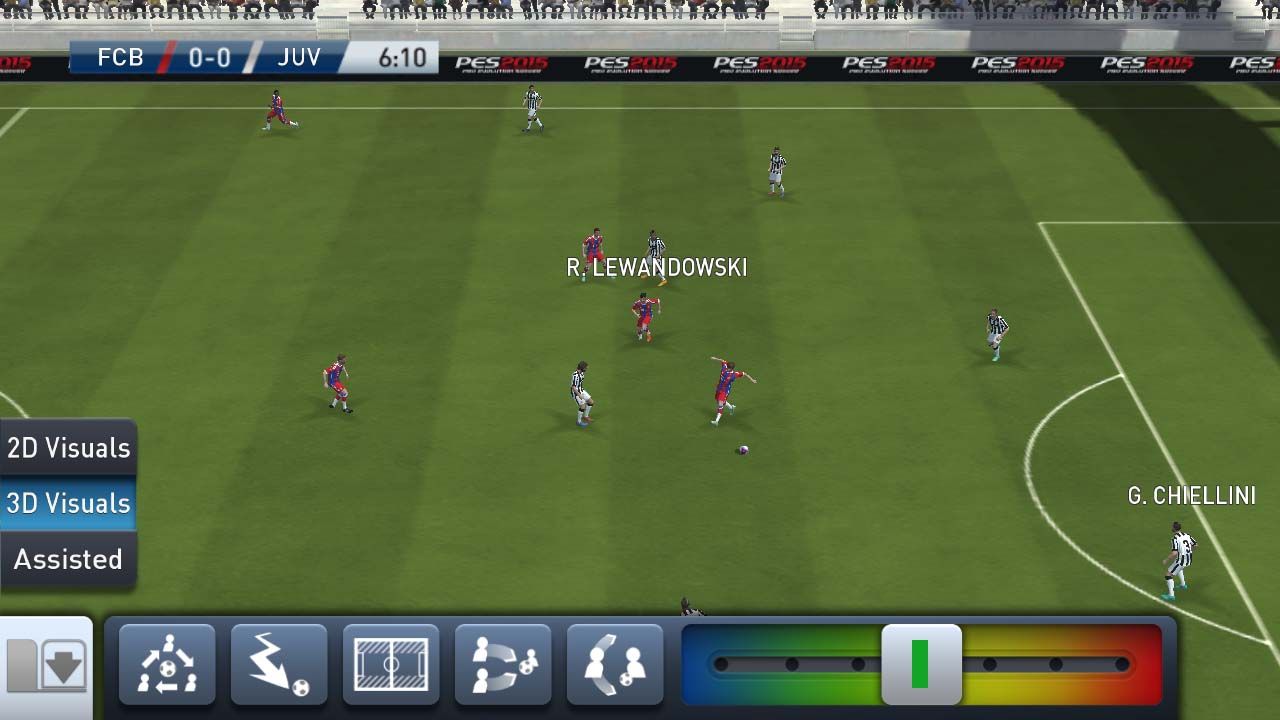The width and height of the screenshot is (1280, 720).
Task: Select R. Lewandowski via his name label
Action: pyautogui.click(x=655, y=268)
